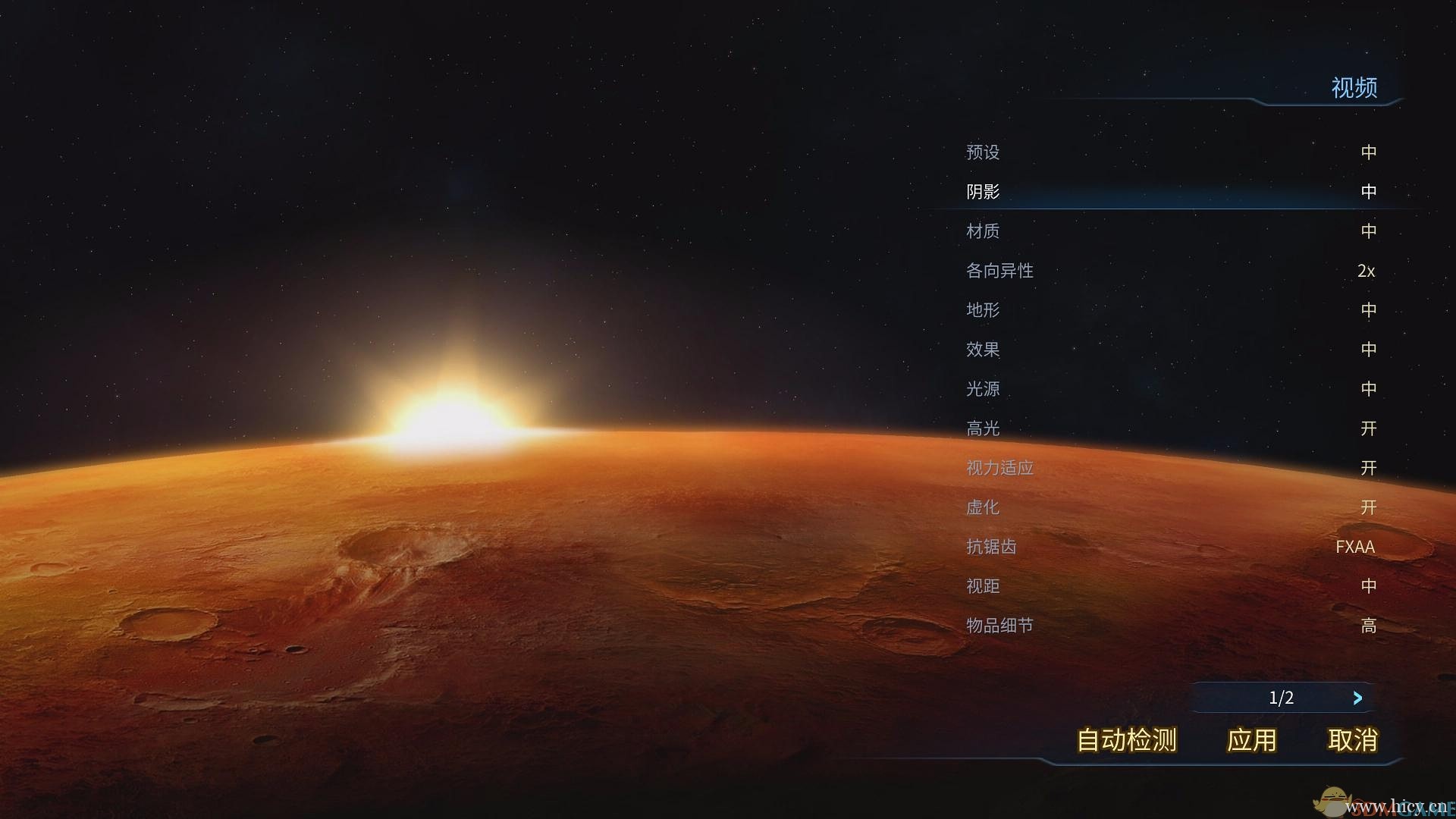Screen dimensions: 1456x819
Task: Click the 自动检测 (Auto Detect) button
Action: pyautogui.click(x=1124, y=741)
